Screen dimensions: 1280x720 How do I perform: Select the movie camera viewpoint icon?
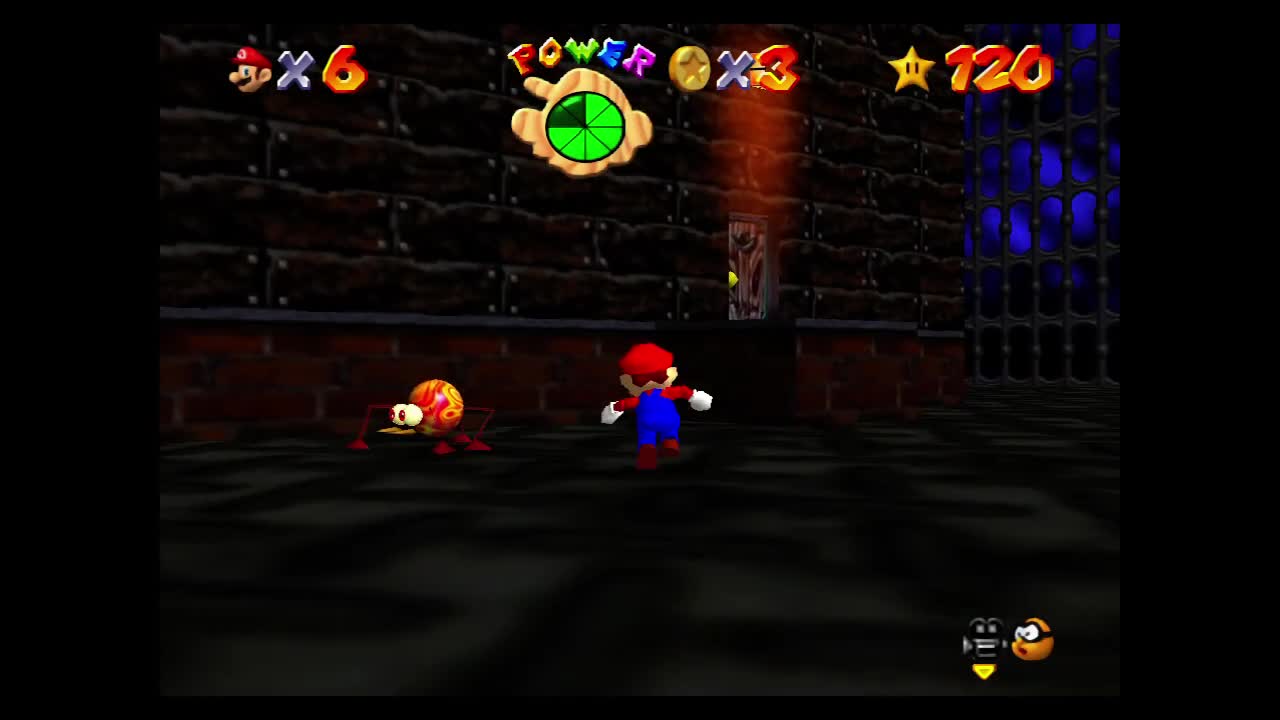coord(986,640)
